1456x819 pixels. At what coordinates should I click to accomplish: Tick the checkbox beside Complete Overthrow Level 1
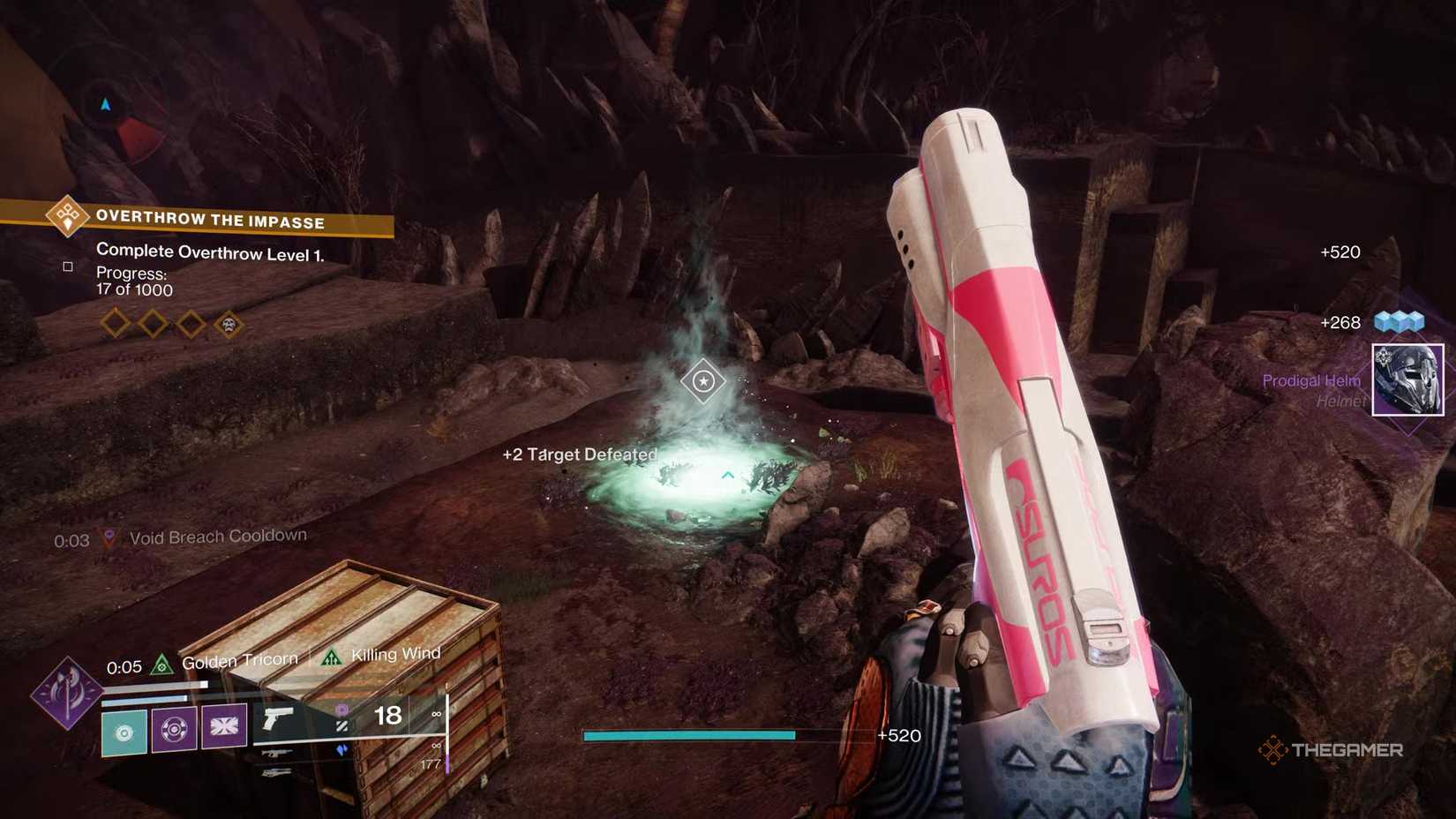click(x=68, y=266)
